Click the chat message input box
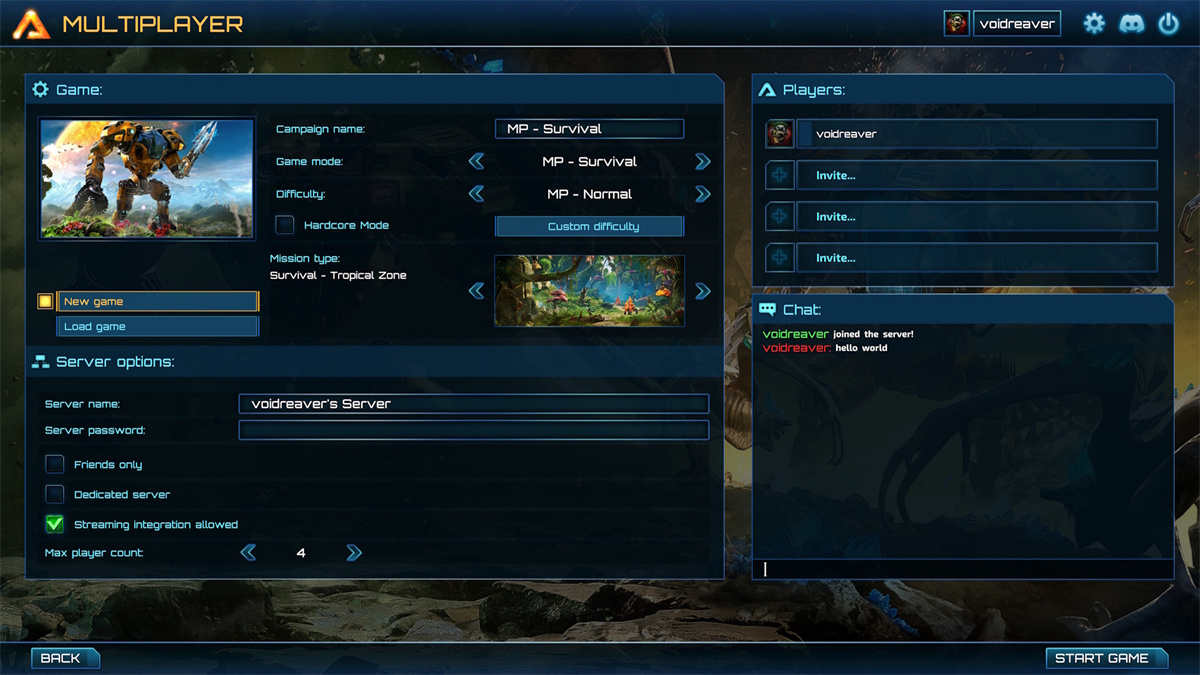The height and width of the screenshot is (675, 1200). [x=962, y=569]
